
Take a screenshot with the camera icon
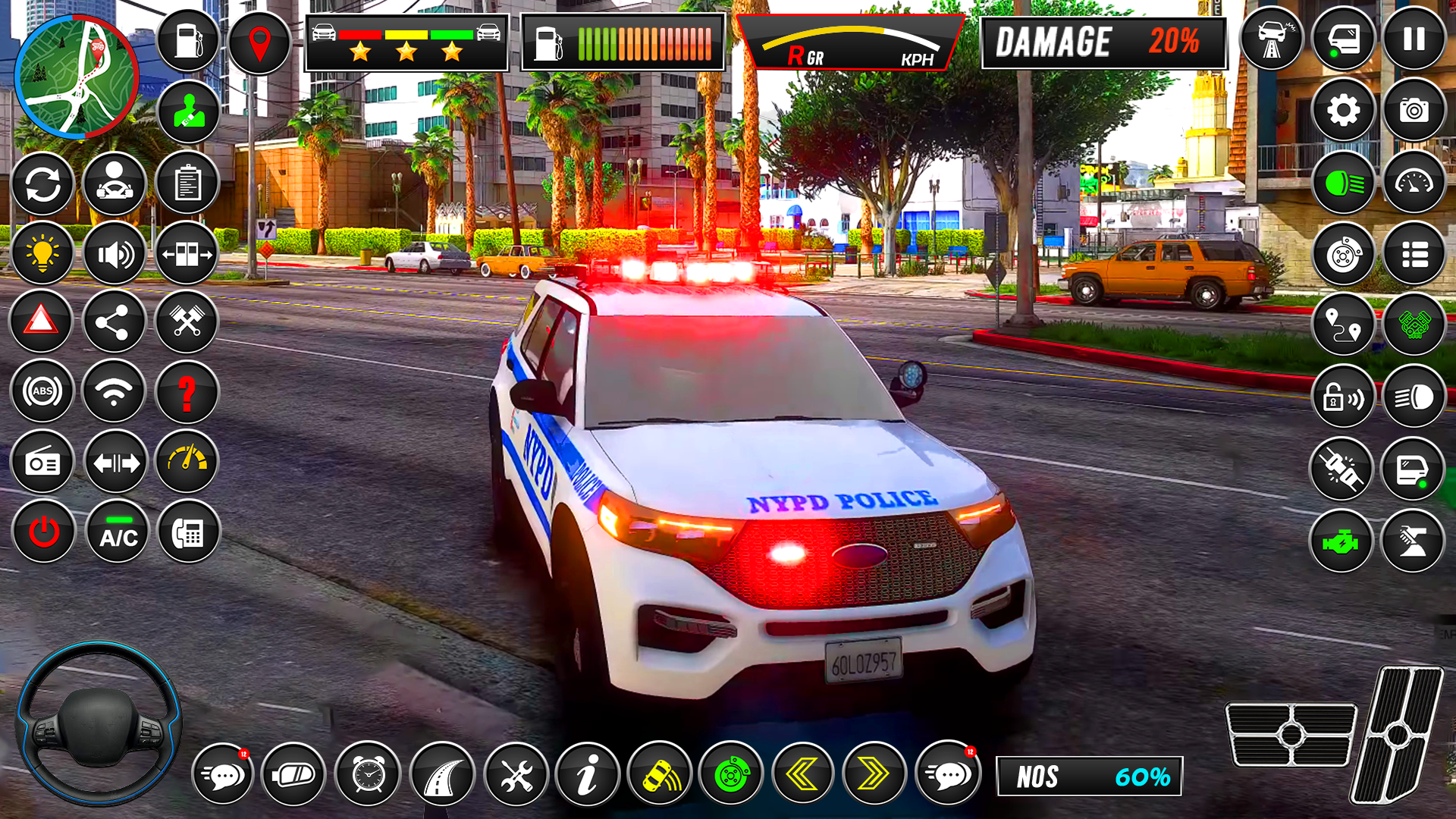1414,111
